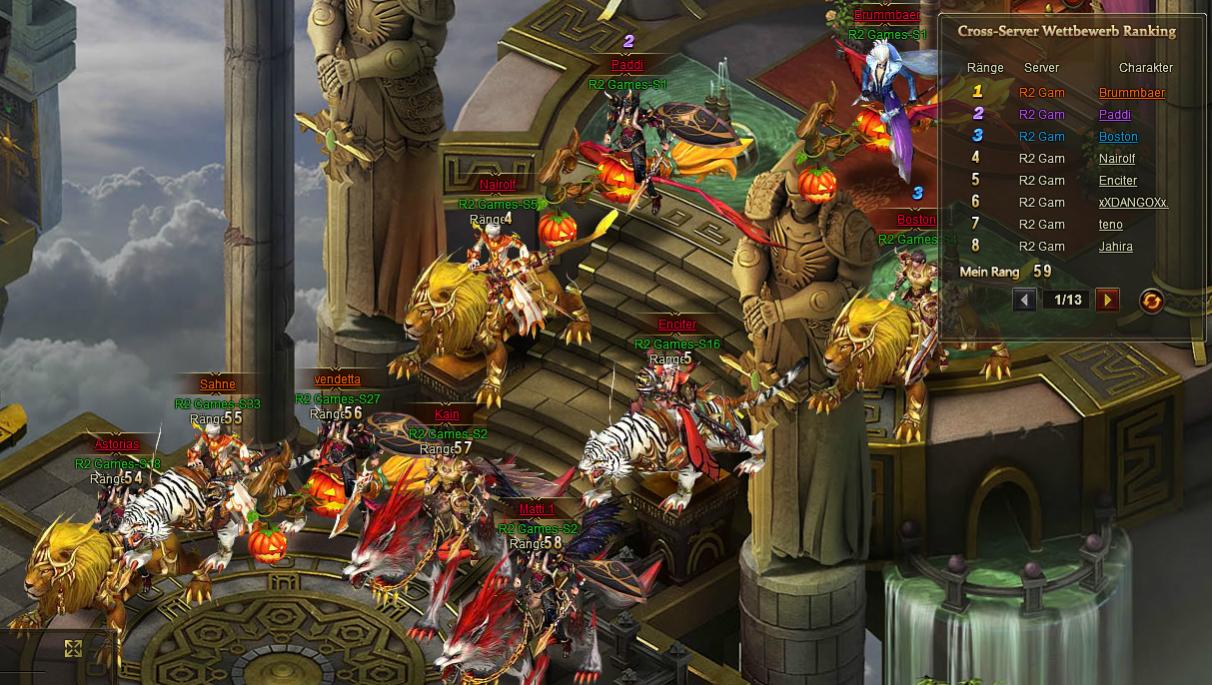Open Brummbaer's profile in the ranking list
1212x685 pixels.
pyautogui.click(x=1131, y=93)
